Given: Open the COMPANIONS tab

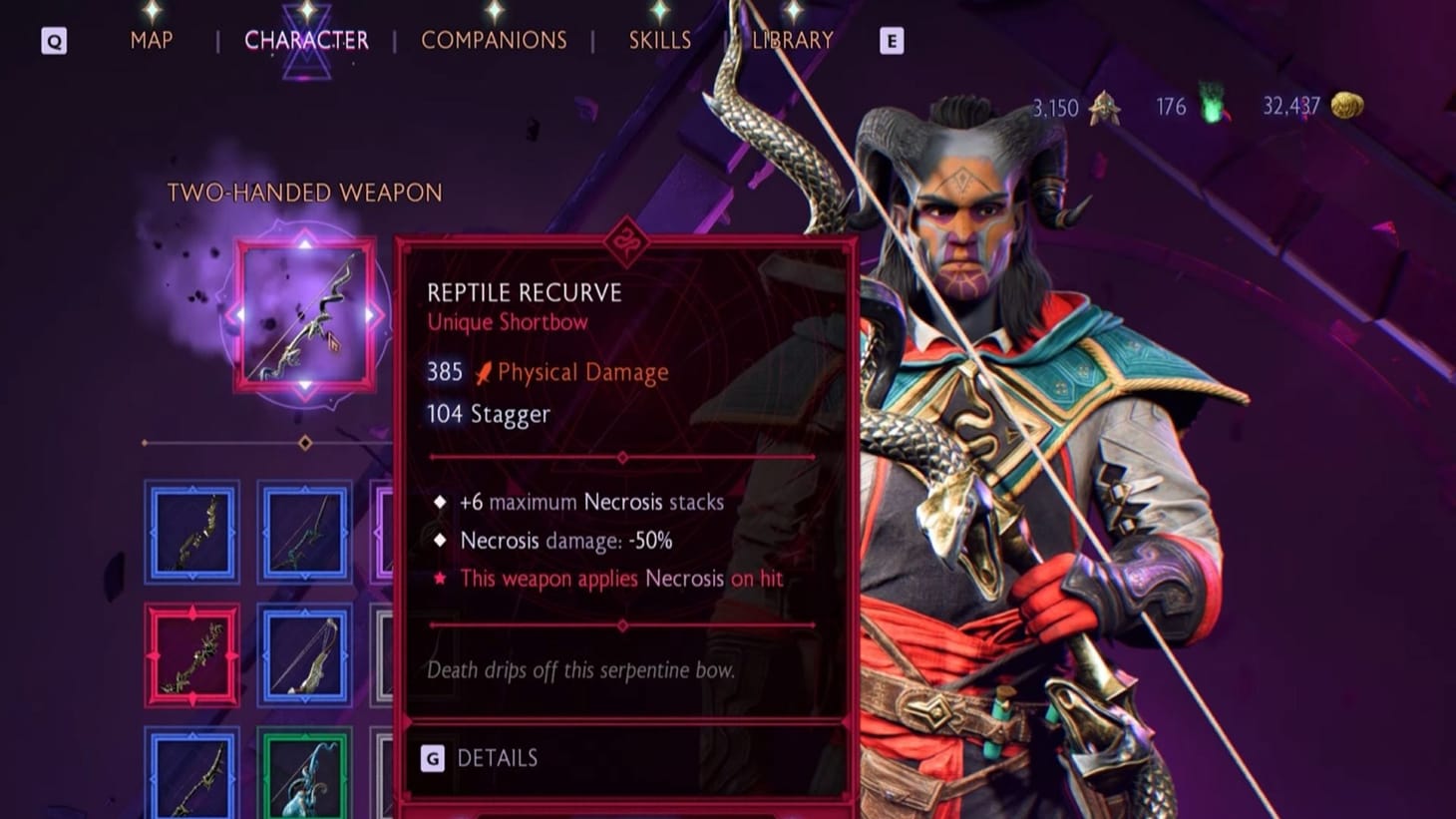Looking at the screenshot, I should 495,40.
